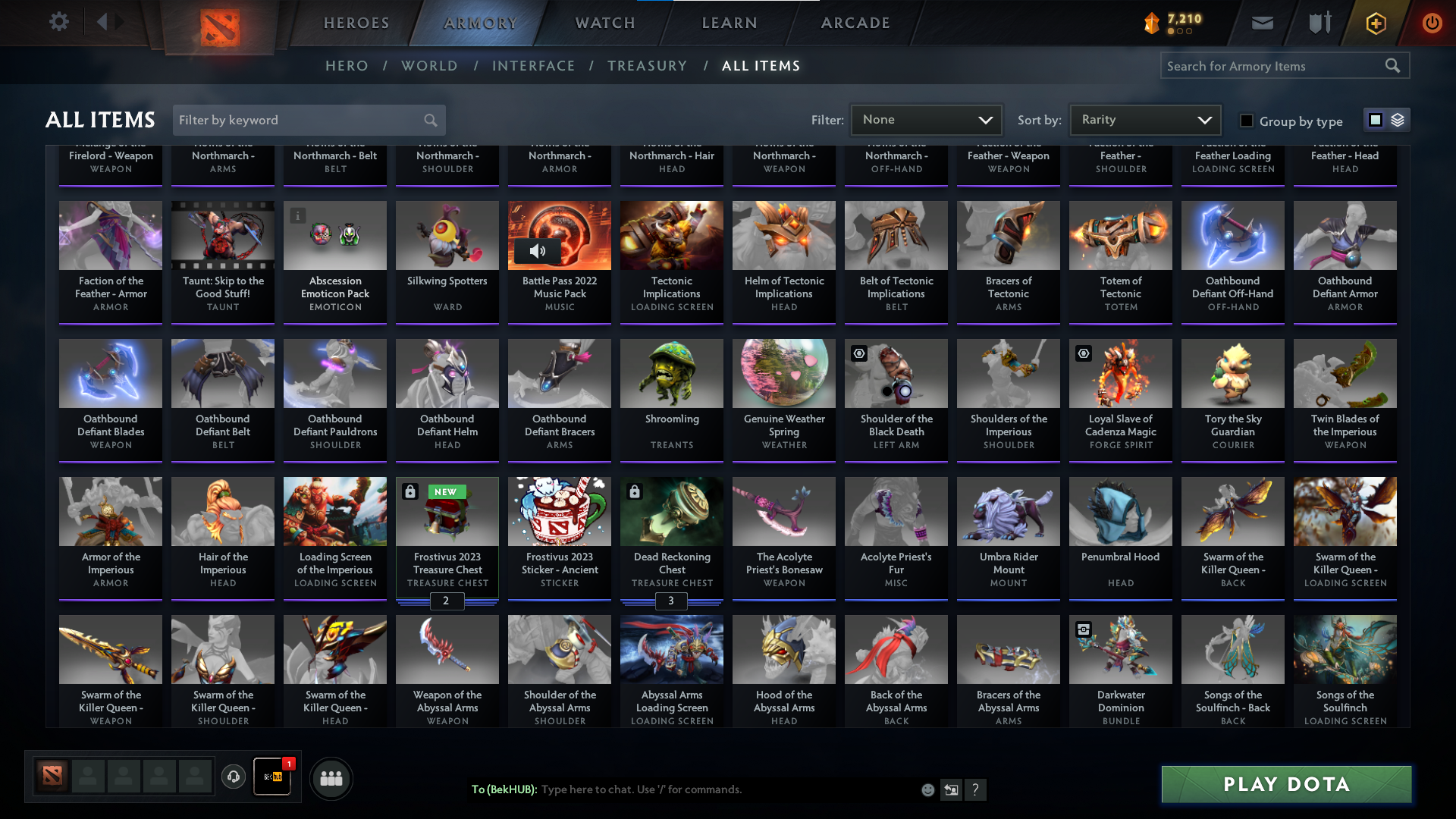Click the shield and sword armory icon
Viewport: 1456px width, 819px height.
(x=1318, y=23)
